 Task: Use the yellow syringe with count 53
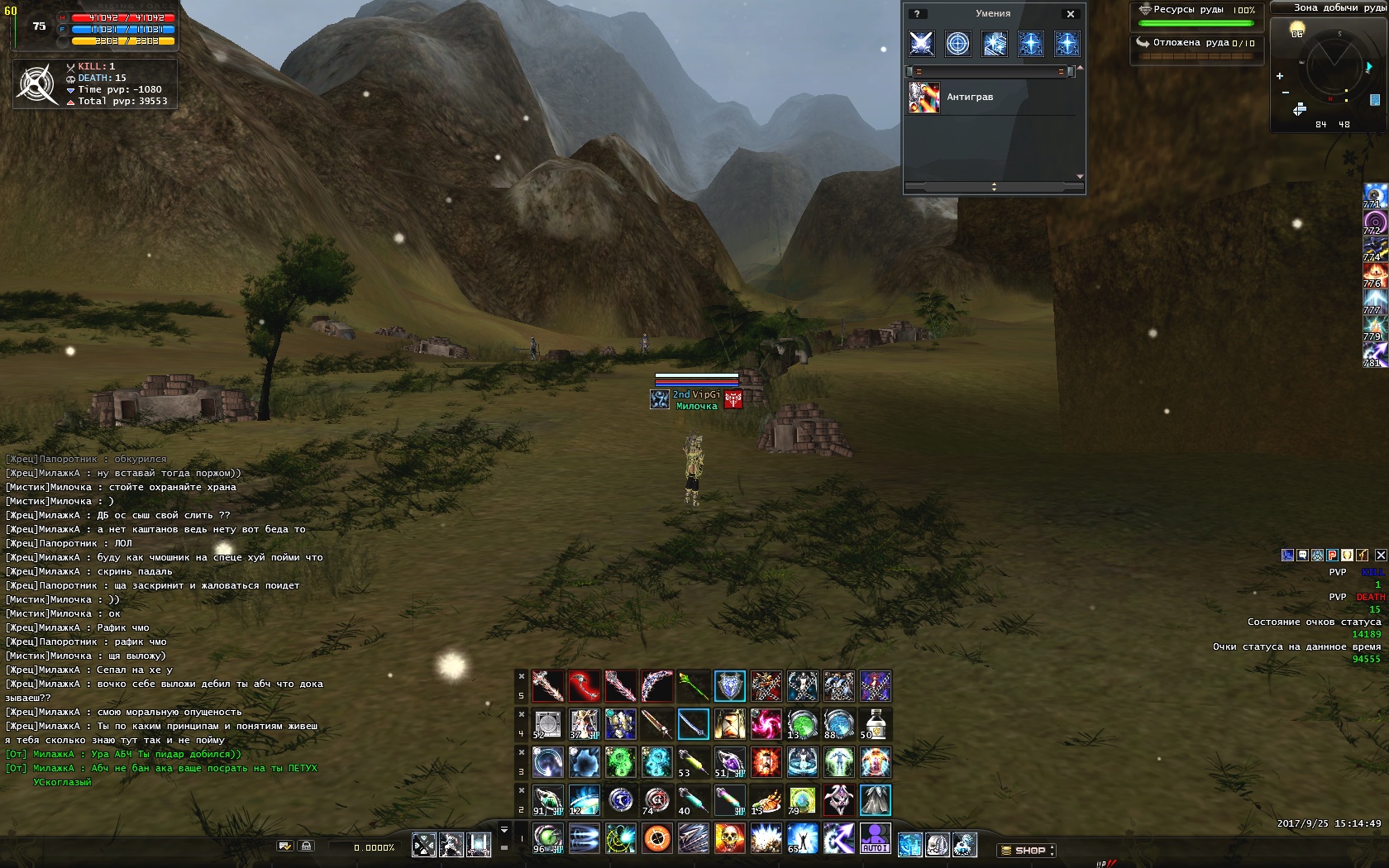point(693,762)
